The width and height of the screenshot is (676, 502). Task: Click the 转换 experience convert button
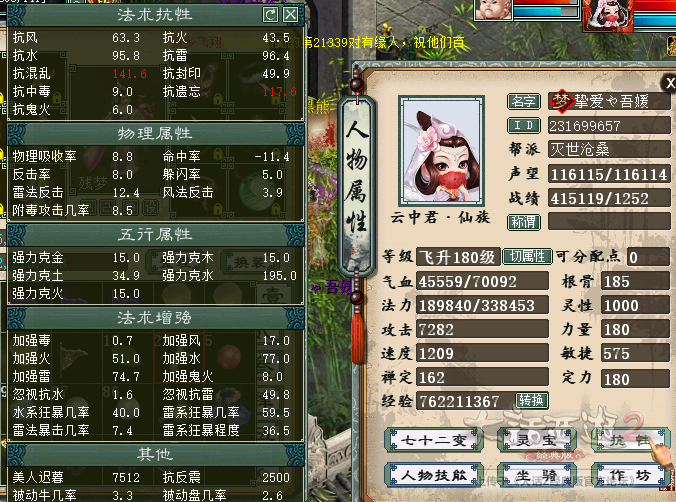coord(532,401)
